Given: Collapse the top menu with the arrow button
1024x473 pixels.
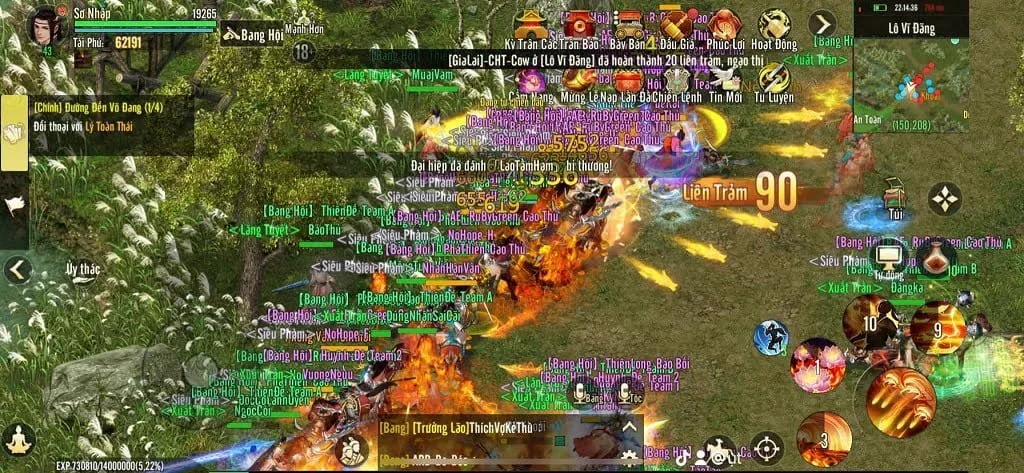Looking at the screenshot, I should [821, 23].
